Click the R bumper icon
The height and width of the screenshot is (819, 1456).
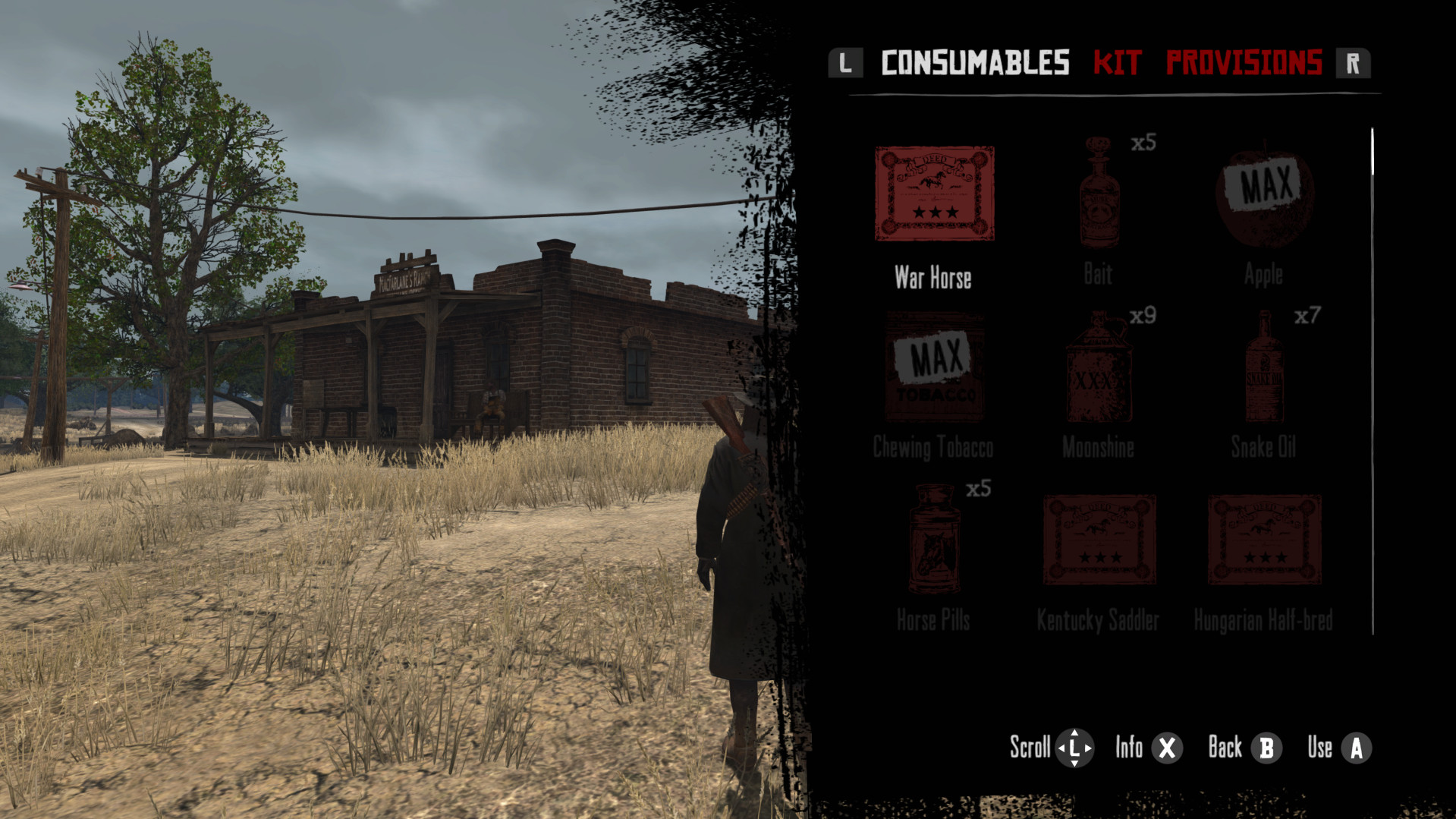pyautogui.click(x=1355, y=64)
